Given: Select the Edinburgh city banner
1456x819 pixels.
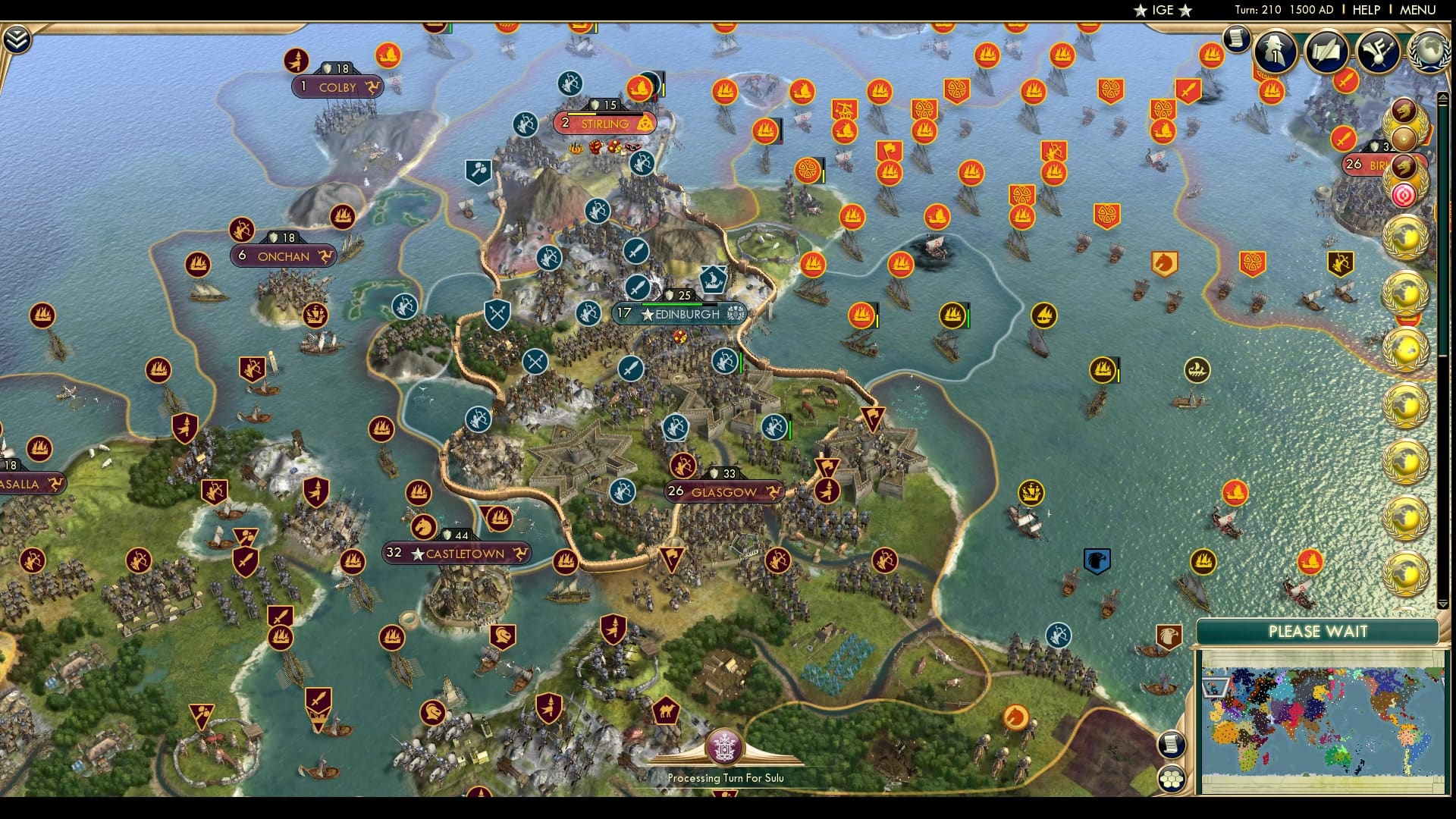Looking at the screenshot, I should tap(679, 312).
